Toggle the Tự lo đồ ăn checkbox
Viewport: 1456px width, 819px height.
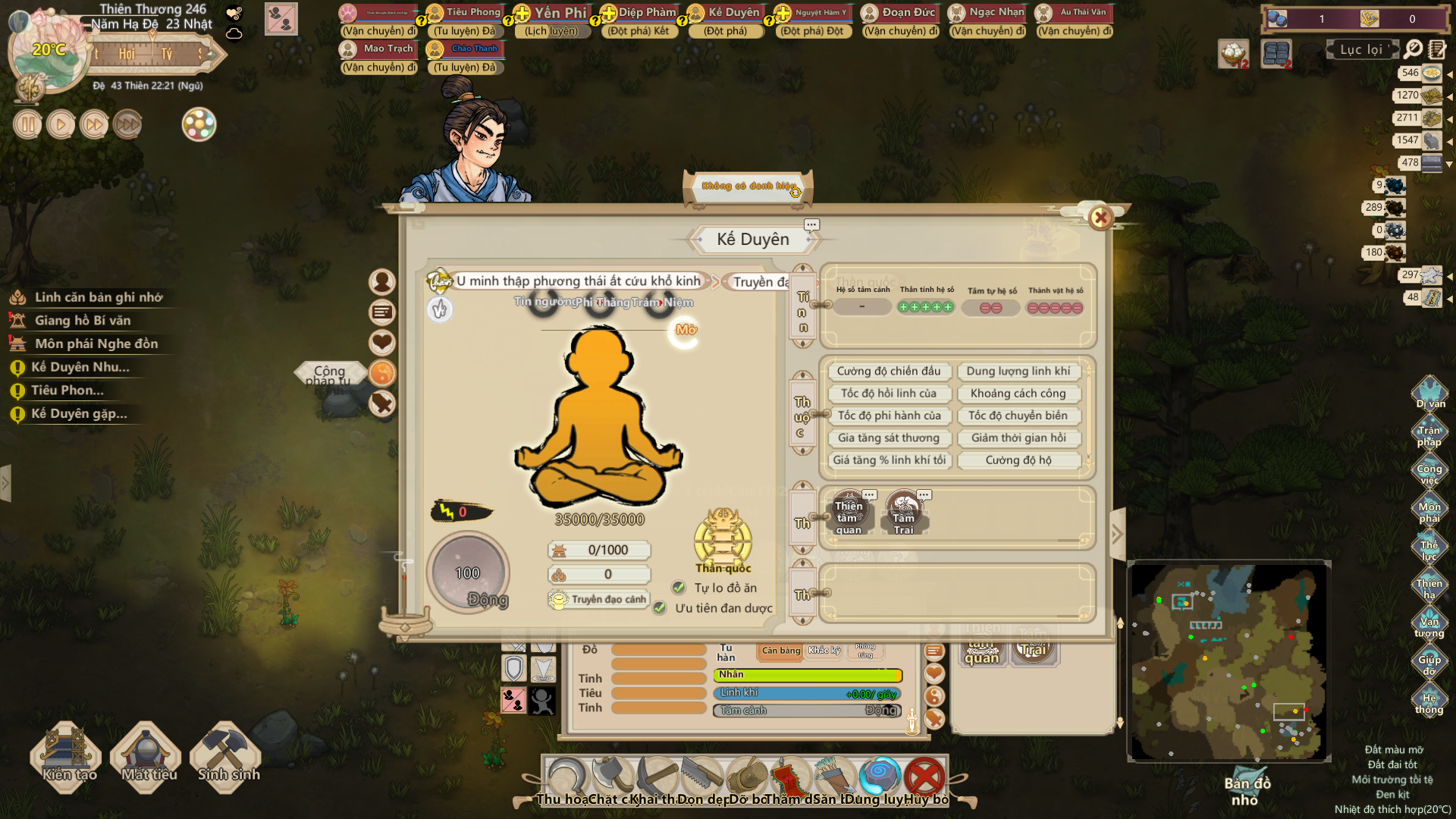[679, 588]
